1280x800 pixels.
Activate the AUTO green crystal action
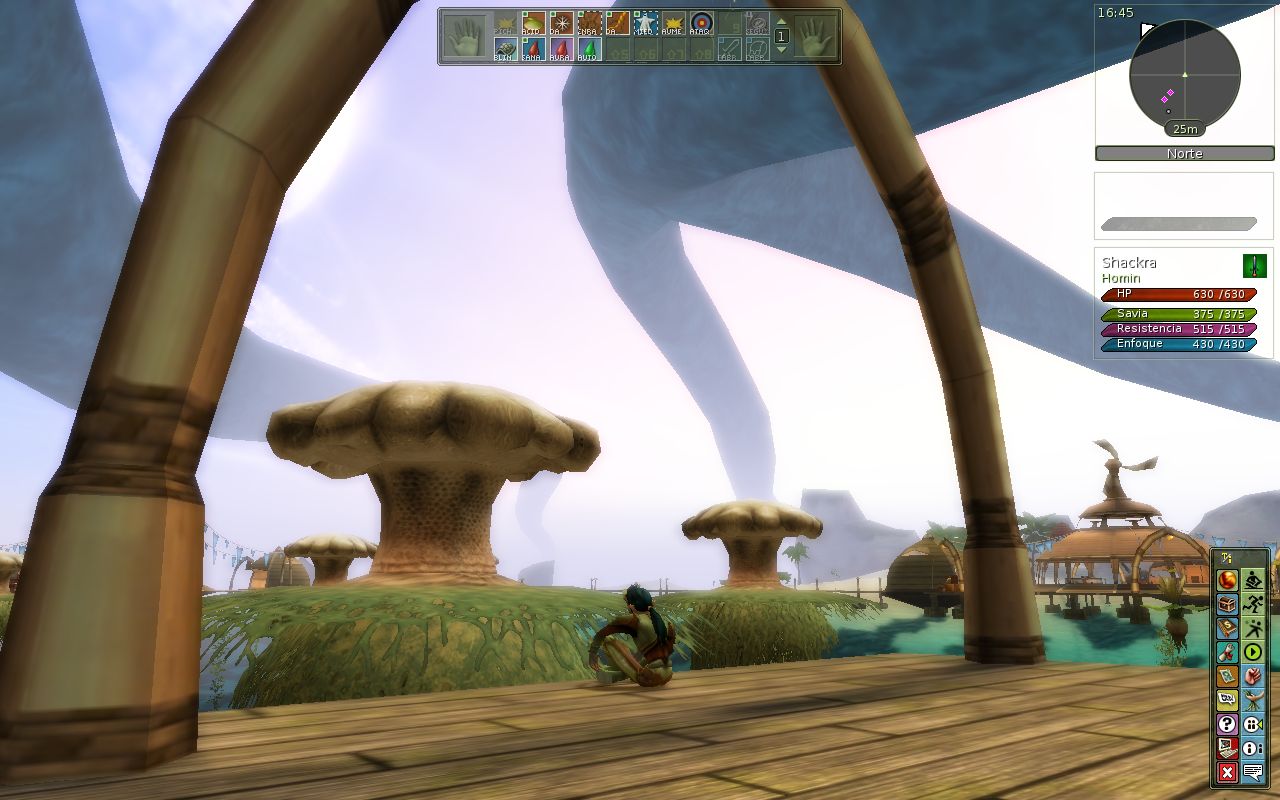pos(589,49)
